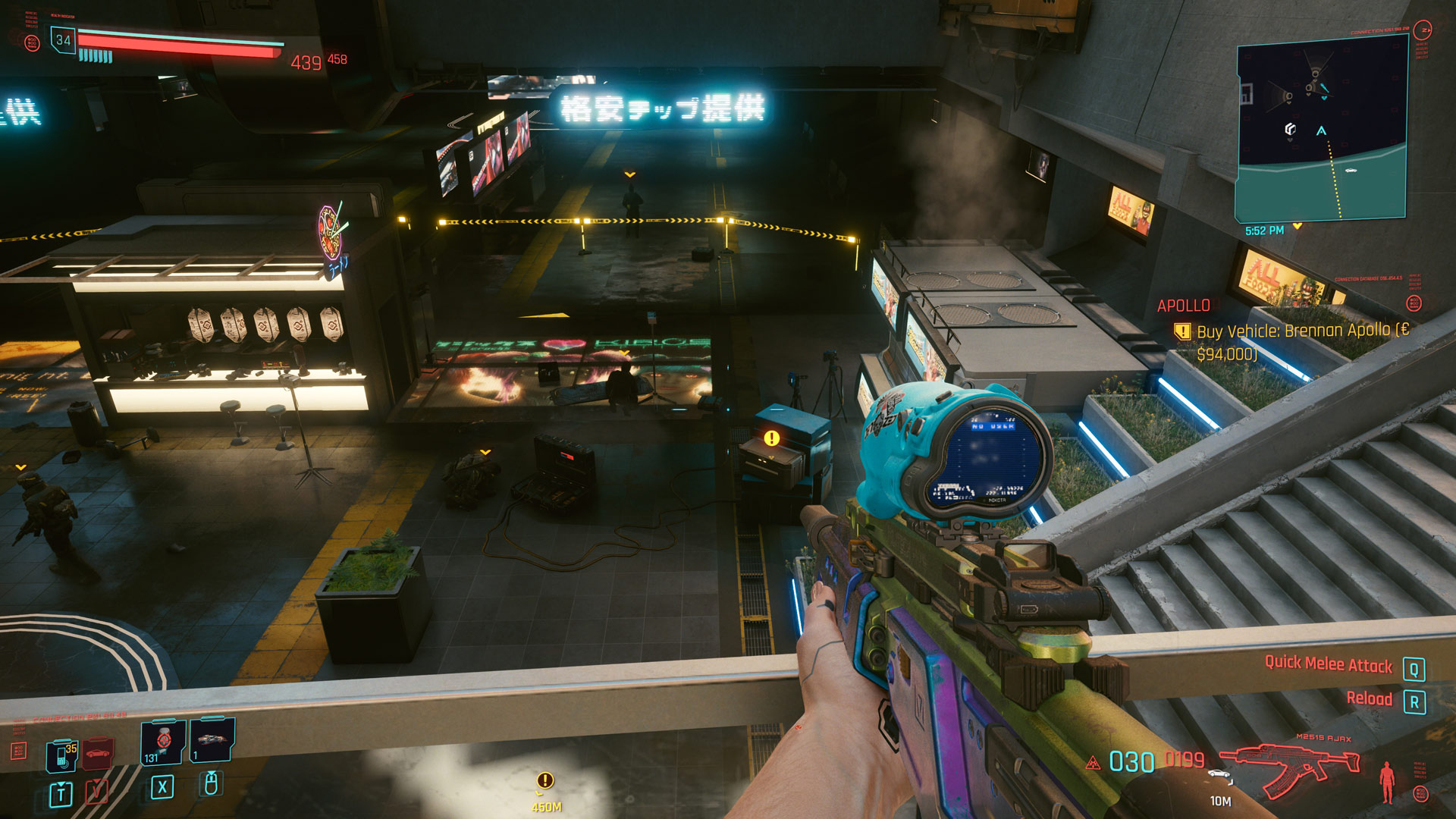Viewport: 1456px width, 819px height.
Task: Select the white car icon showing 10M
Action: tap(1219, 773)
